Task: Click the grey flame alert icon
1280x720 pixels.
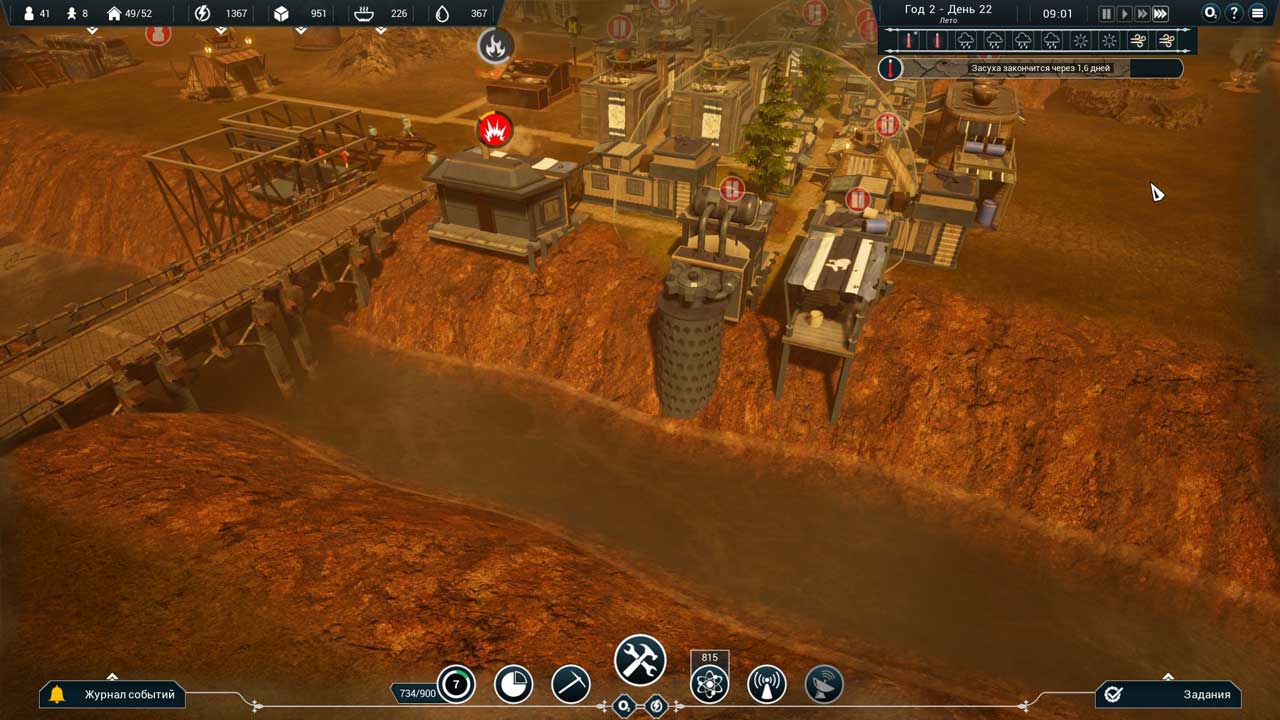Action: click(495, 45)
